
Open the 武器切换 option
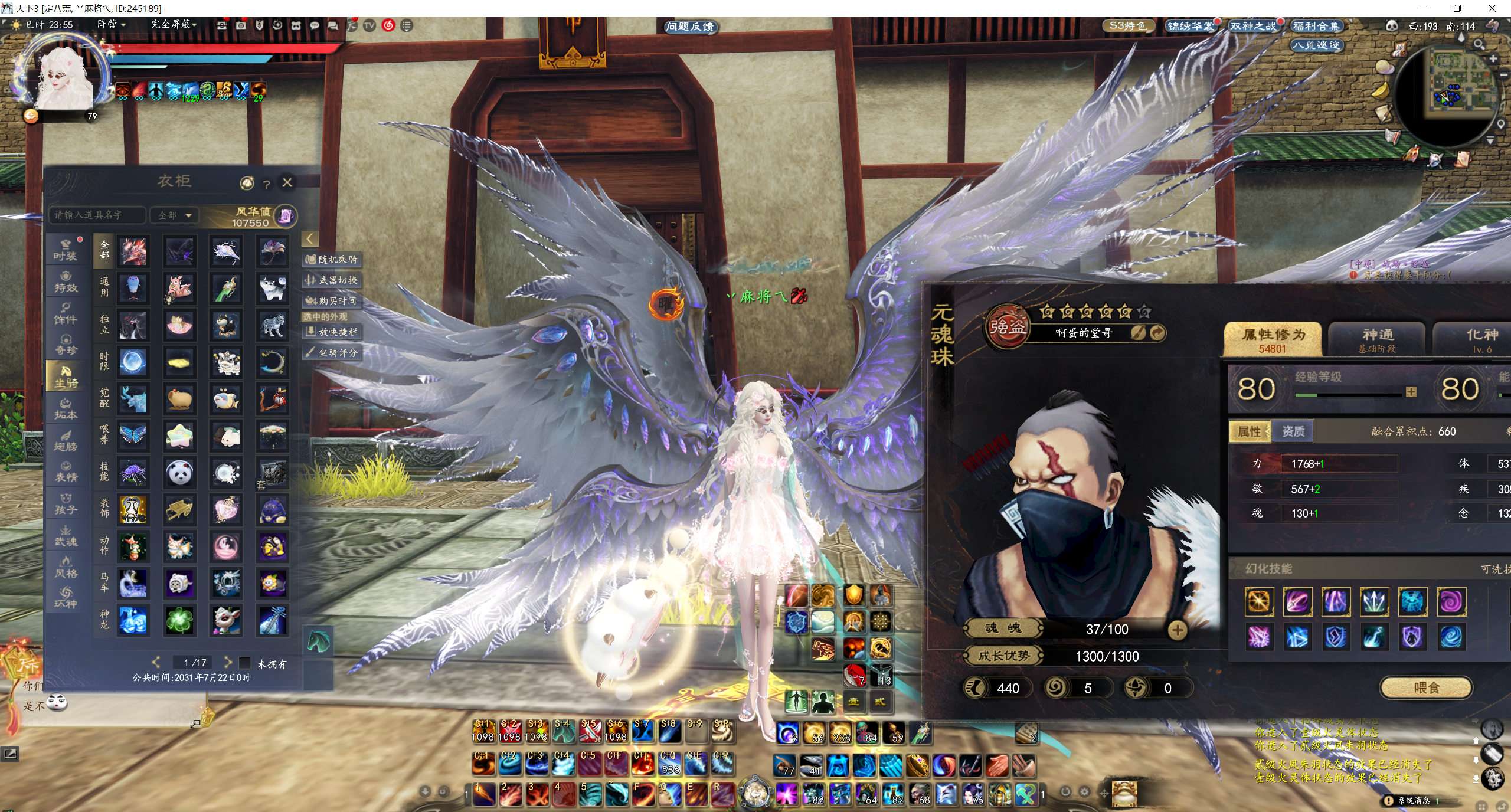(332, 280)
